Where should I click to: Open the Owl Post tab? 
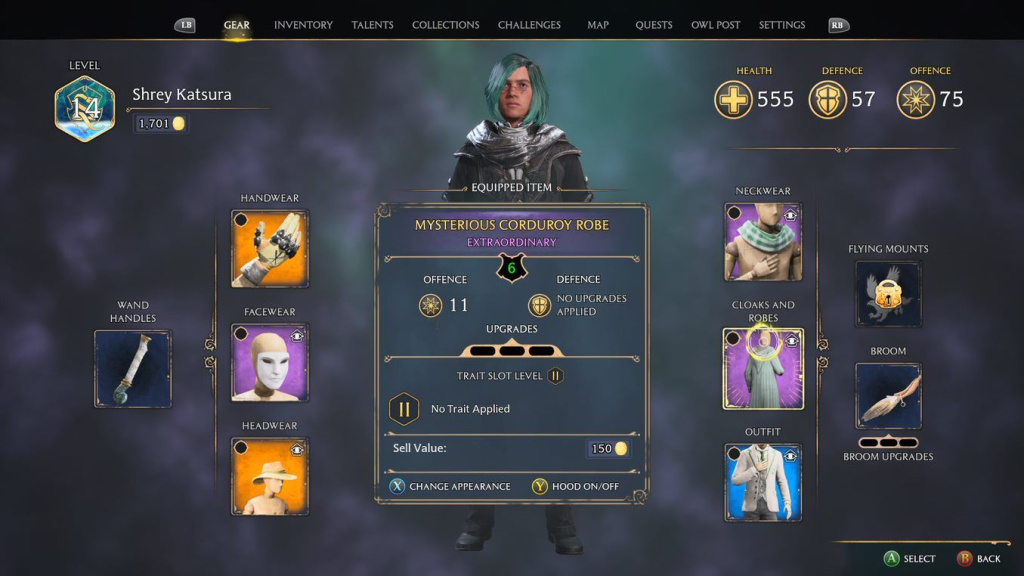pos(716,25)
